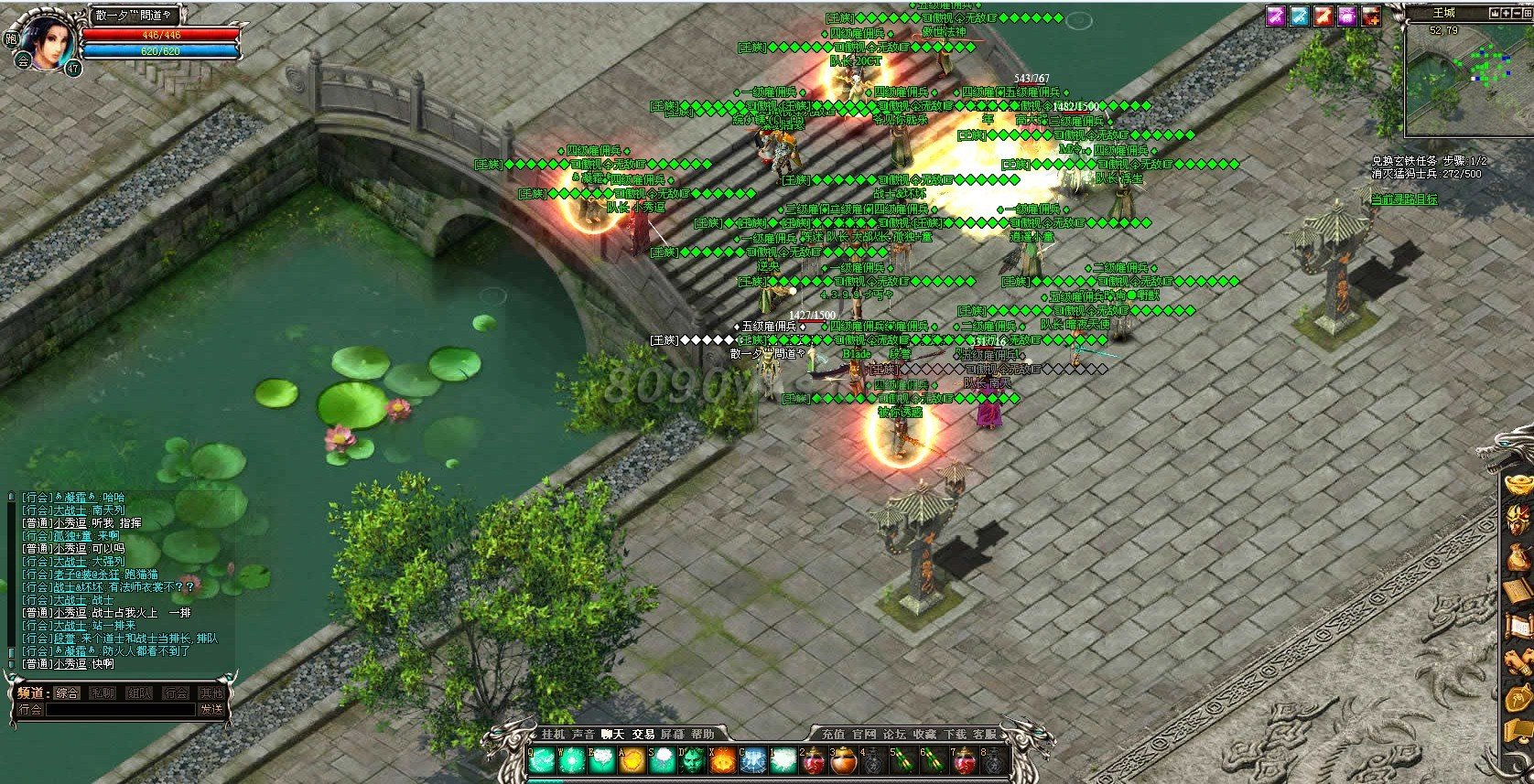Zoom out the minimap with minus button
Viewport: 1534px width, 784px height.
coord(1518,14)
